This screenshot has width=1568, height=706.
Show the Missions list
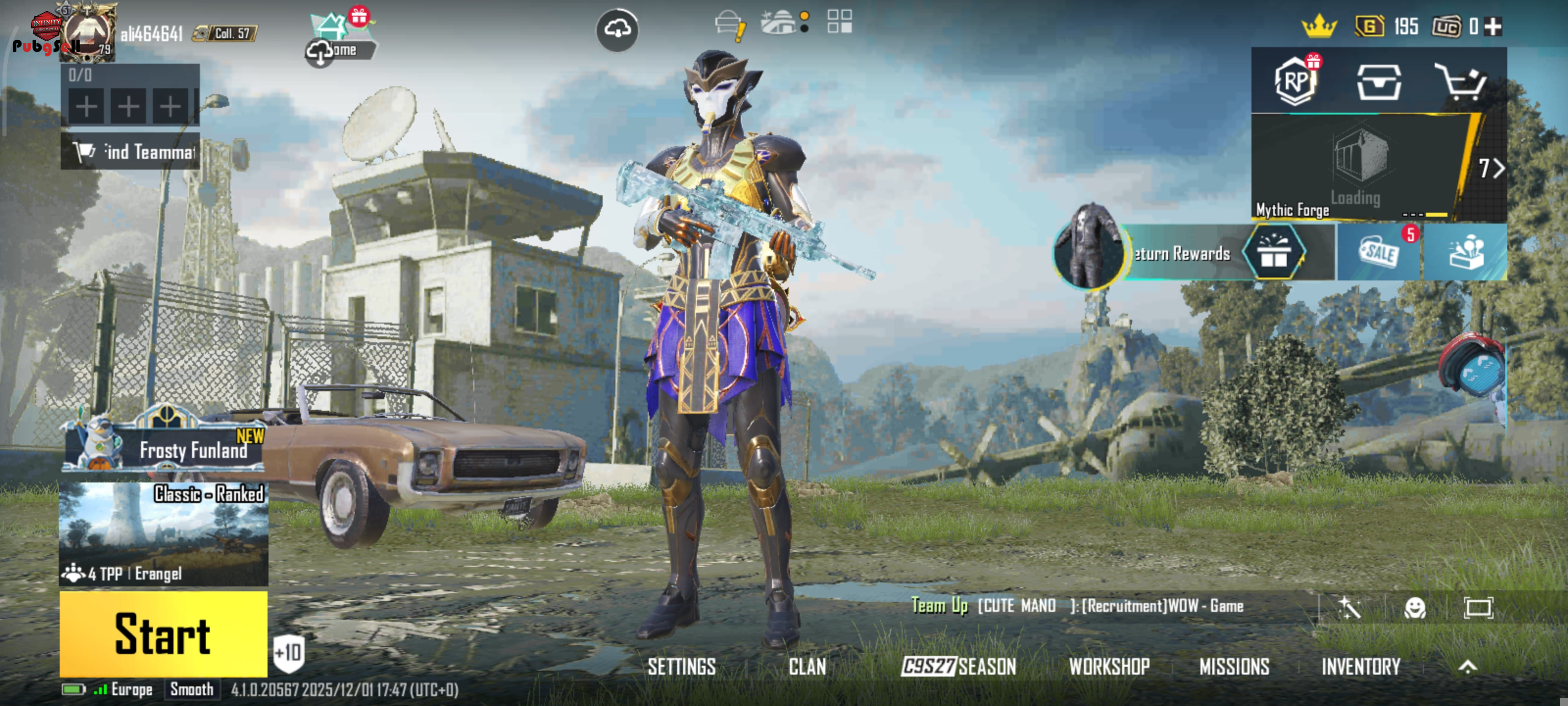pos(1234,666)
